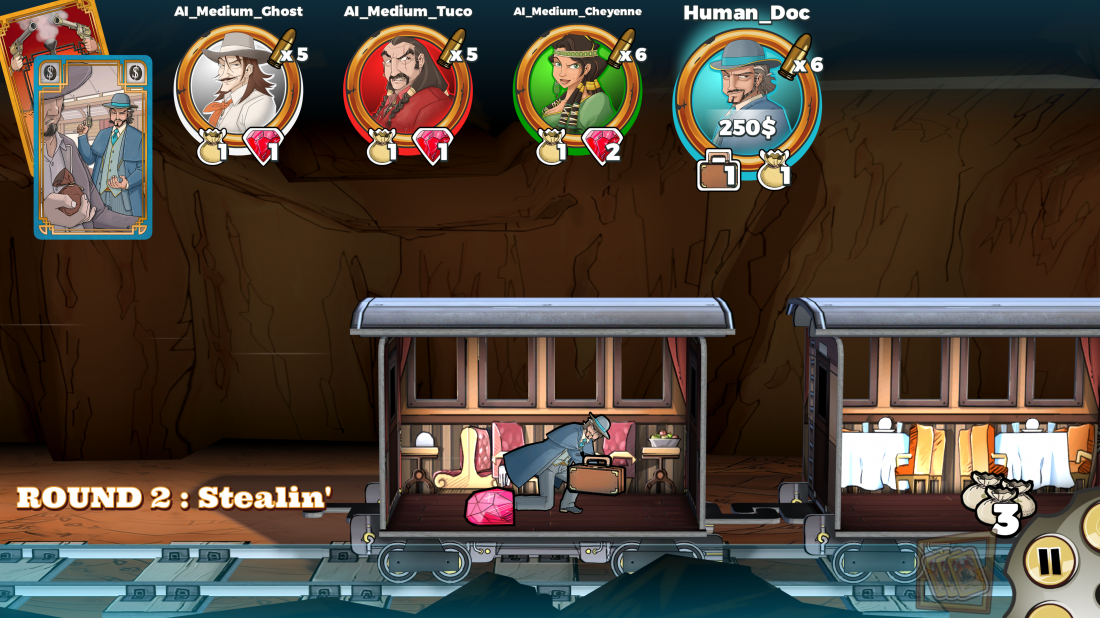Pause the game with the revolver button

[1049, 561]
